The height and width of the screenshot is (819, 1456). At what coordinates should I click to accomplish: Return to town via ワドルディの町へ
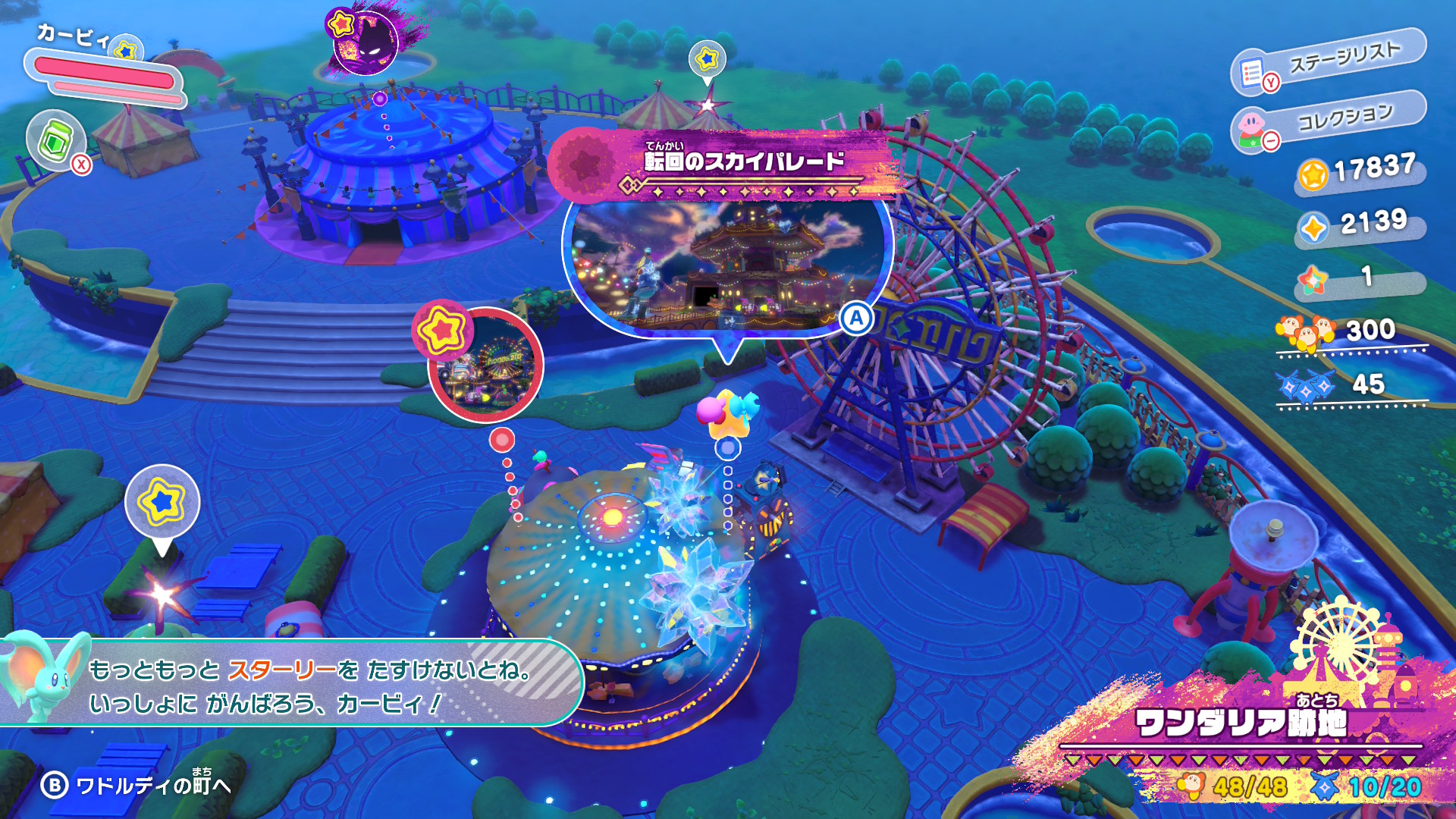point(136,785)
